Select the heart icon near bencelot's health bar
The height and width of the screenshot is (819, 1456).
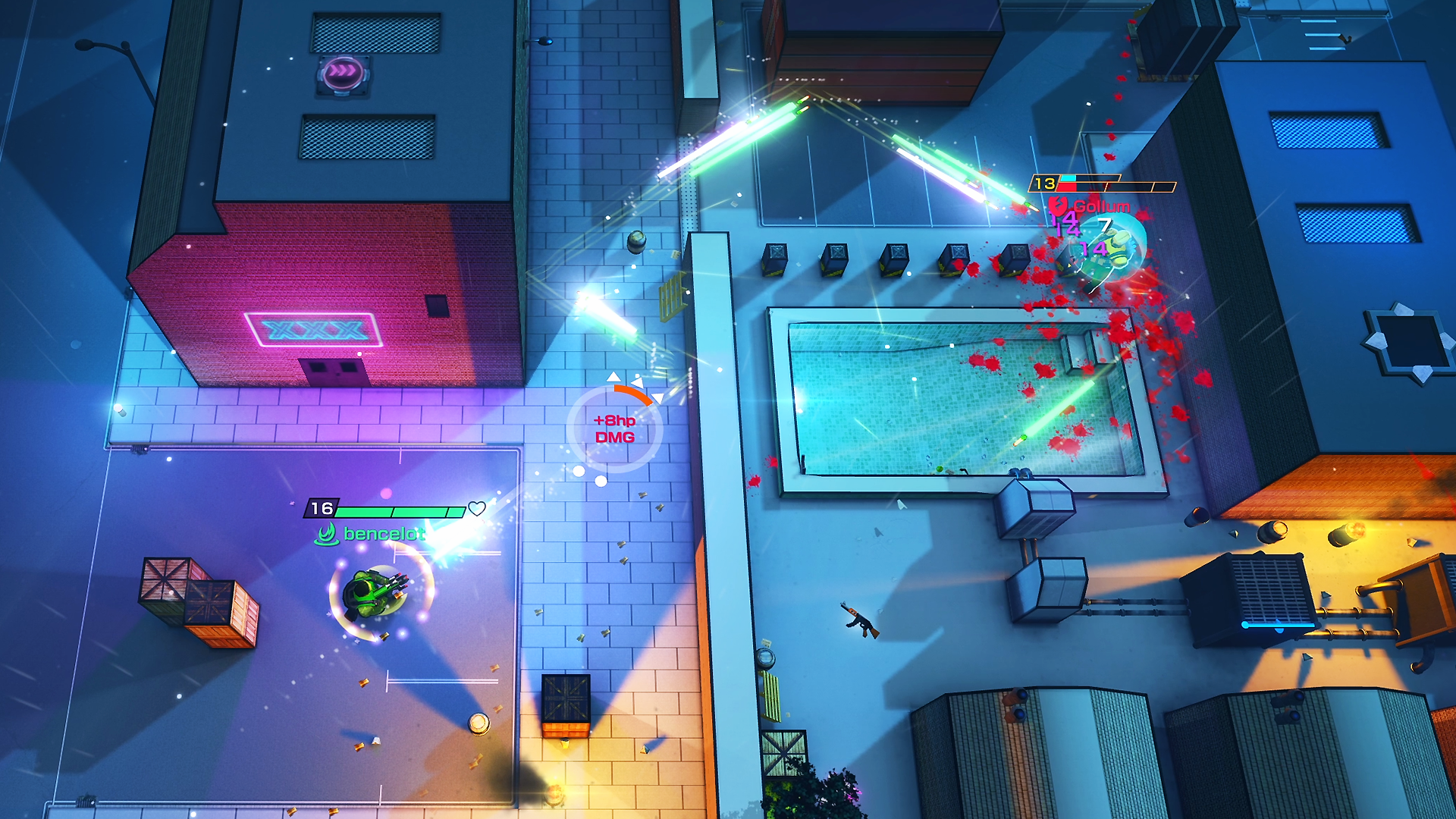(x=476, y=509)
